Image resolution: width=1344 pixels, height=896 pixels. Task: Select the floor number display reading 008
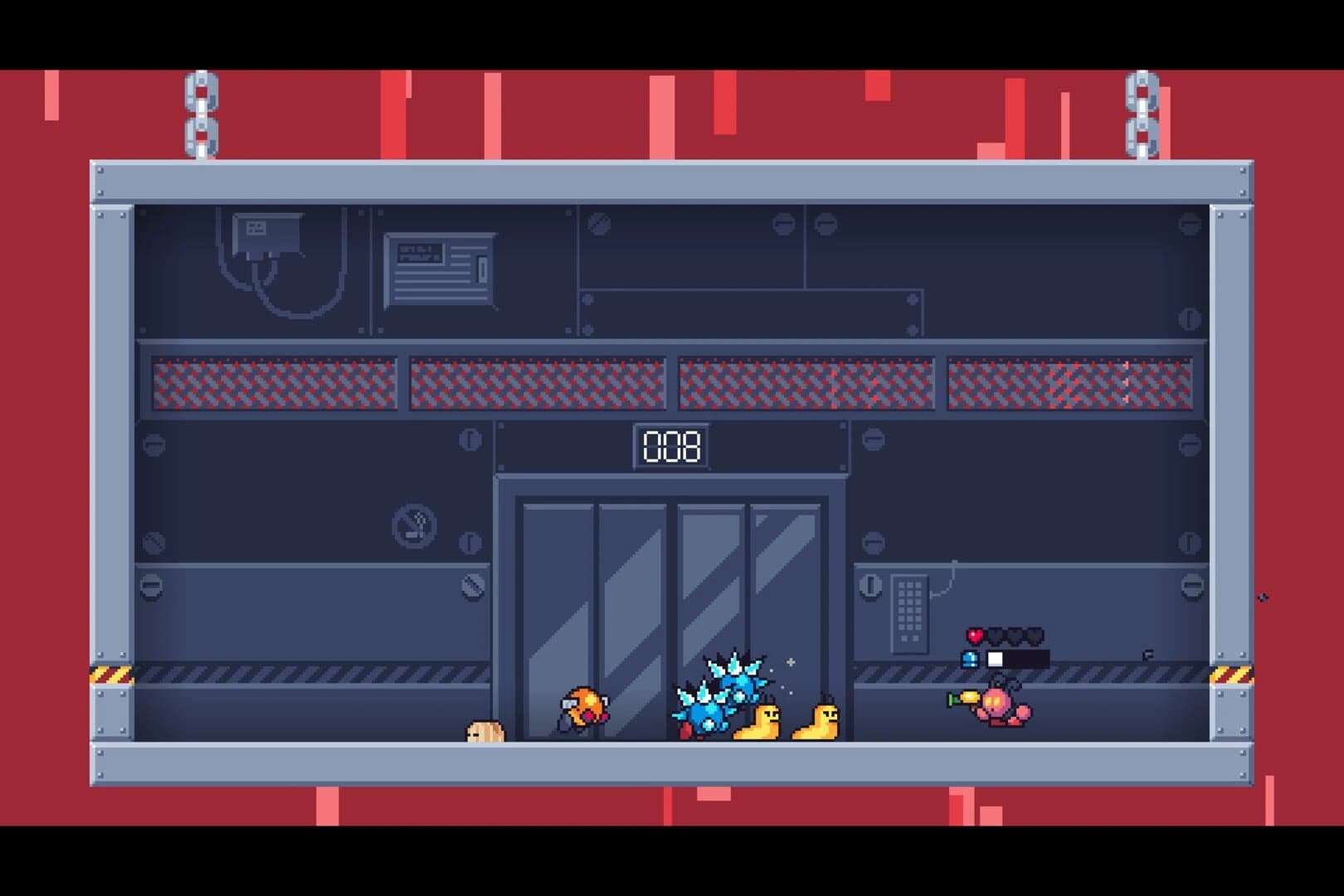672,446
